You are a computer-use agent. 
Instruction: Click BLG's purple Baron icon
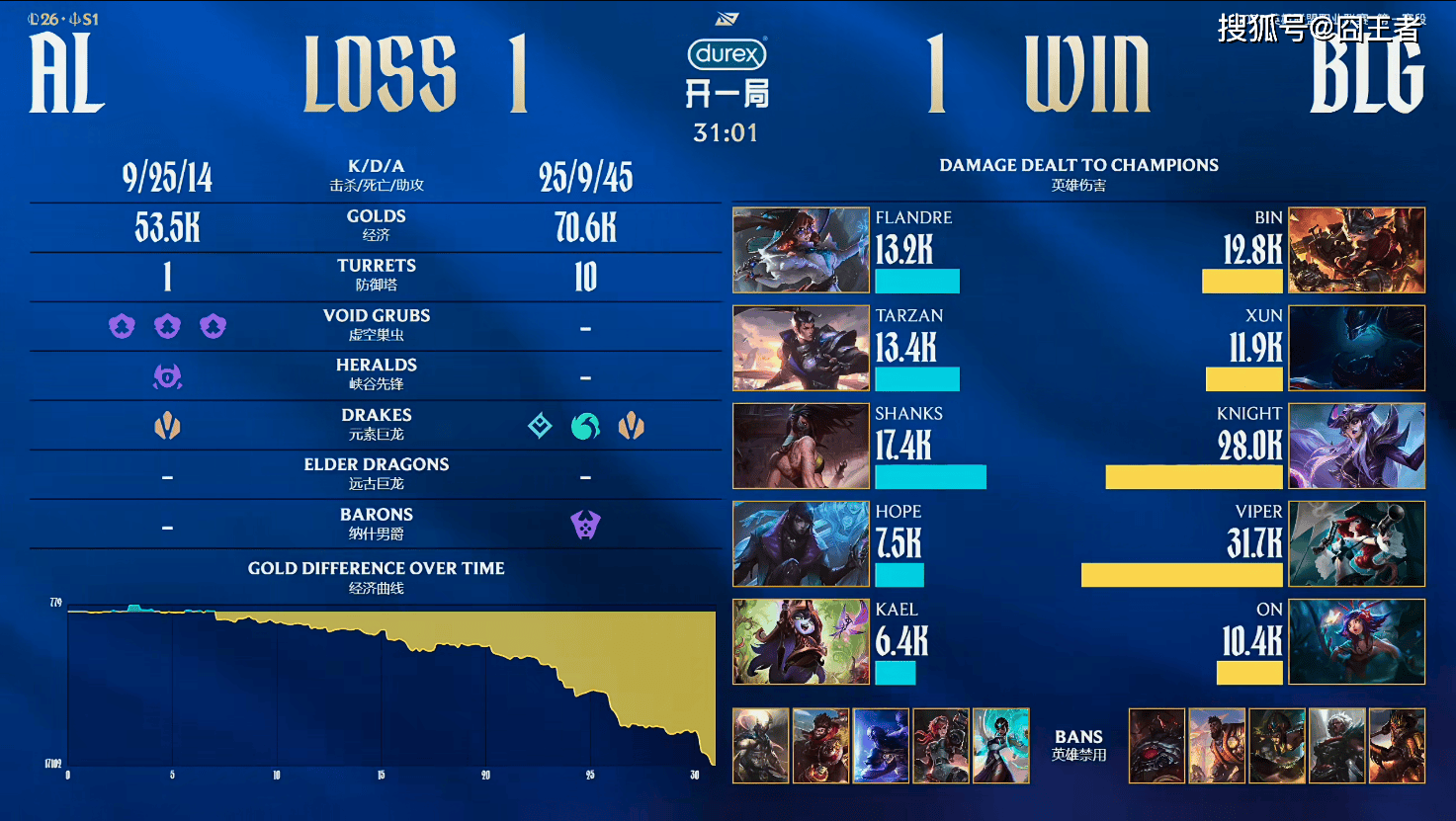pyautogui.click(x=585, y=525)
